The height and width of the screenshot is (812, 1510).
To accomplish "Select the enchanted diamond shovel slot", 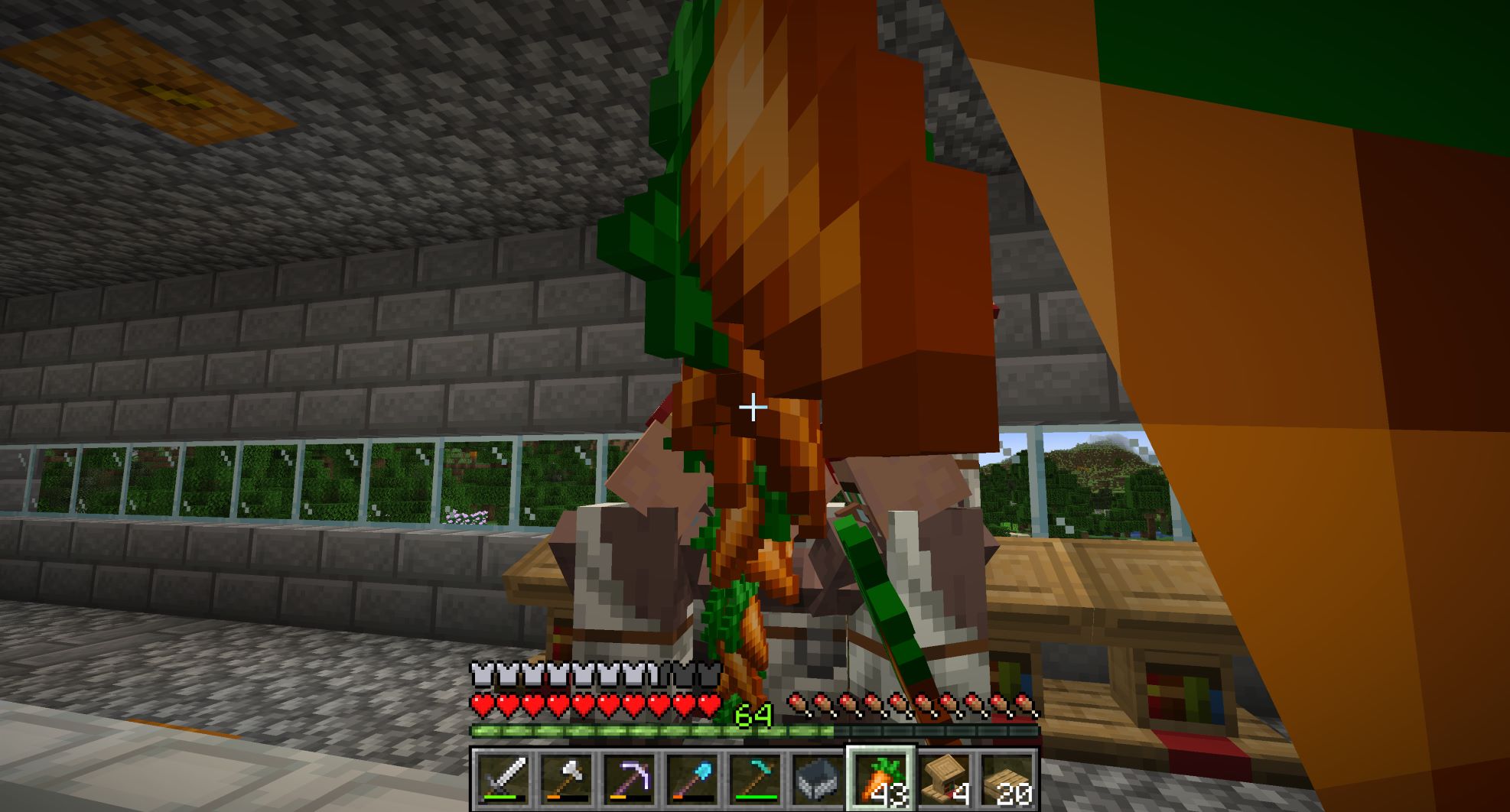I will [692, 780].
